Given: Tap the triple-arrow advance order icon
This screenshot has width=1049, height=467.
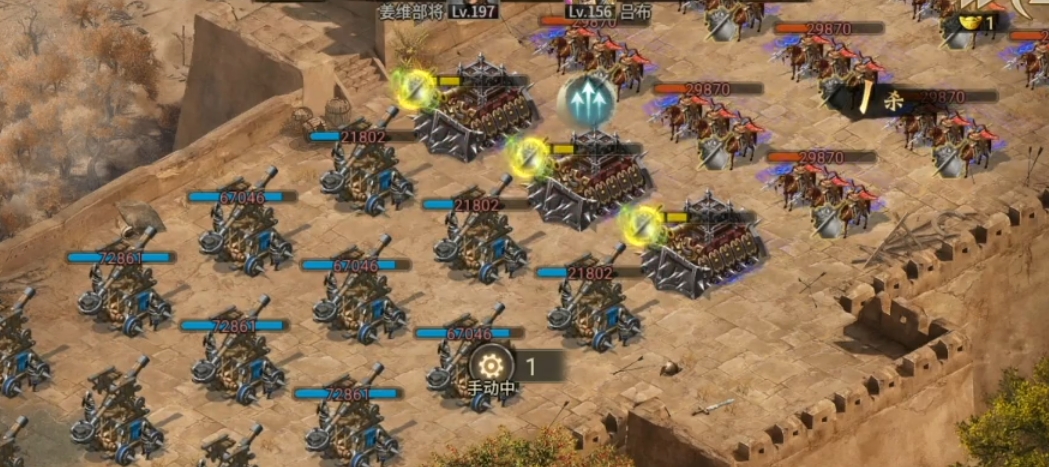Looking at the screenshot, I should (587, 100).
